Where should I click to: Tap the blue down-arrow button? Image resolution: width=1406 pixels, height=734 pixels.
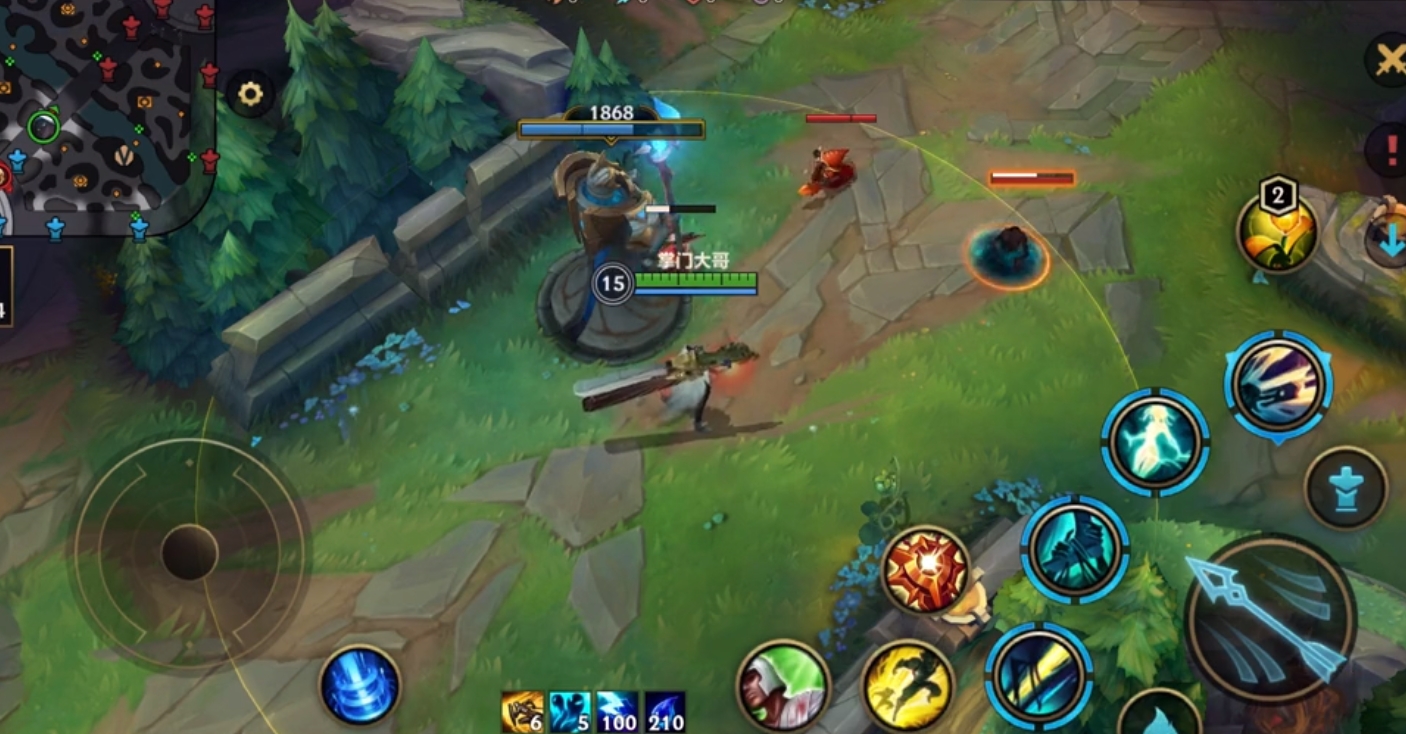point(1388,240)
